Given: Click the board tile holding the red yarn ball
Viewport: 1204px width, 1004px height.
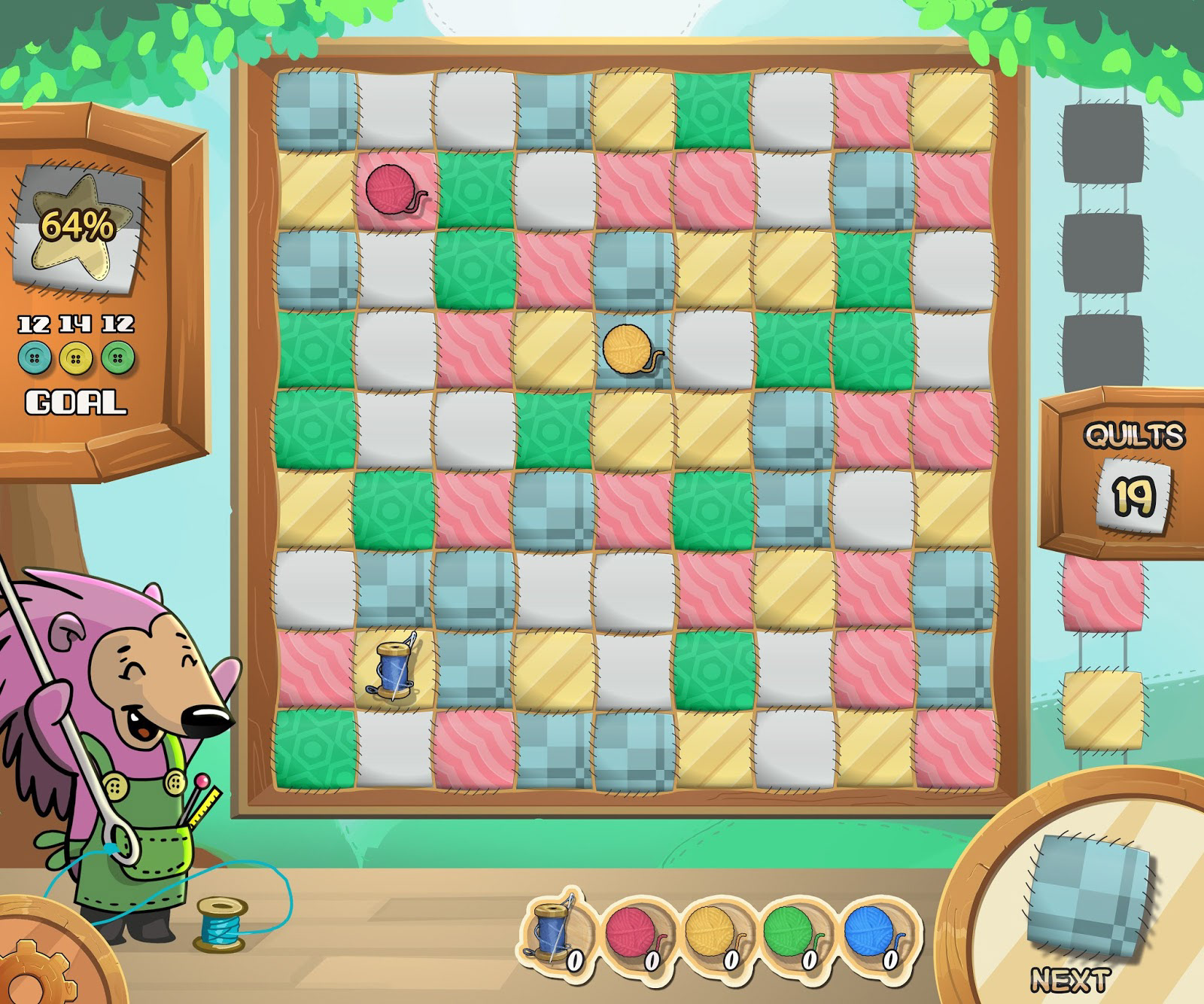Looking at the screenshot, I should 395,190.
